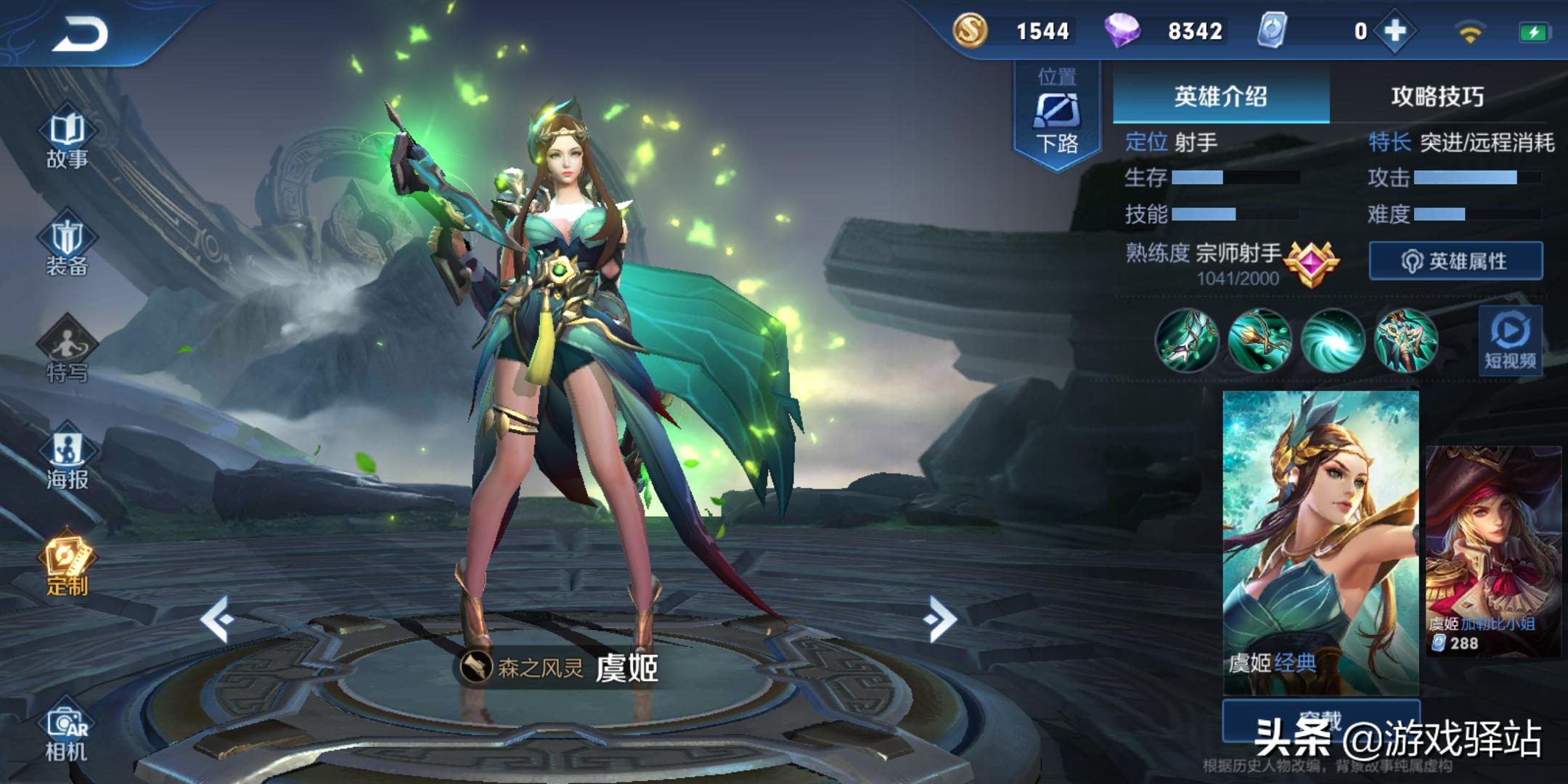Go back with the return arrow
1568x784 pixels.
(x=80, y=34)
